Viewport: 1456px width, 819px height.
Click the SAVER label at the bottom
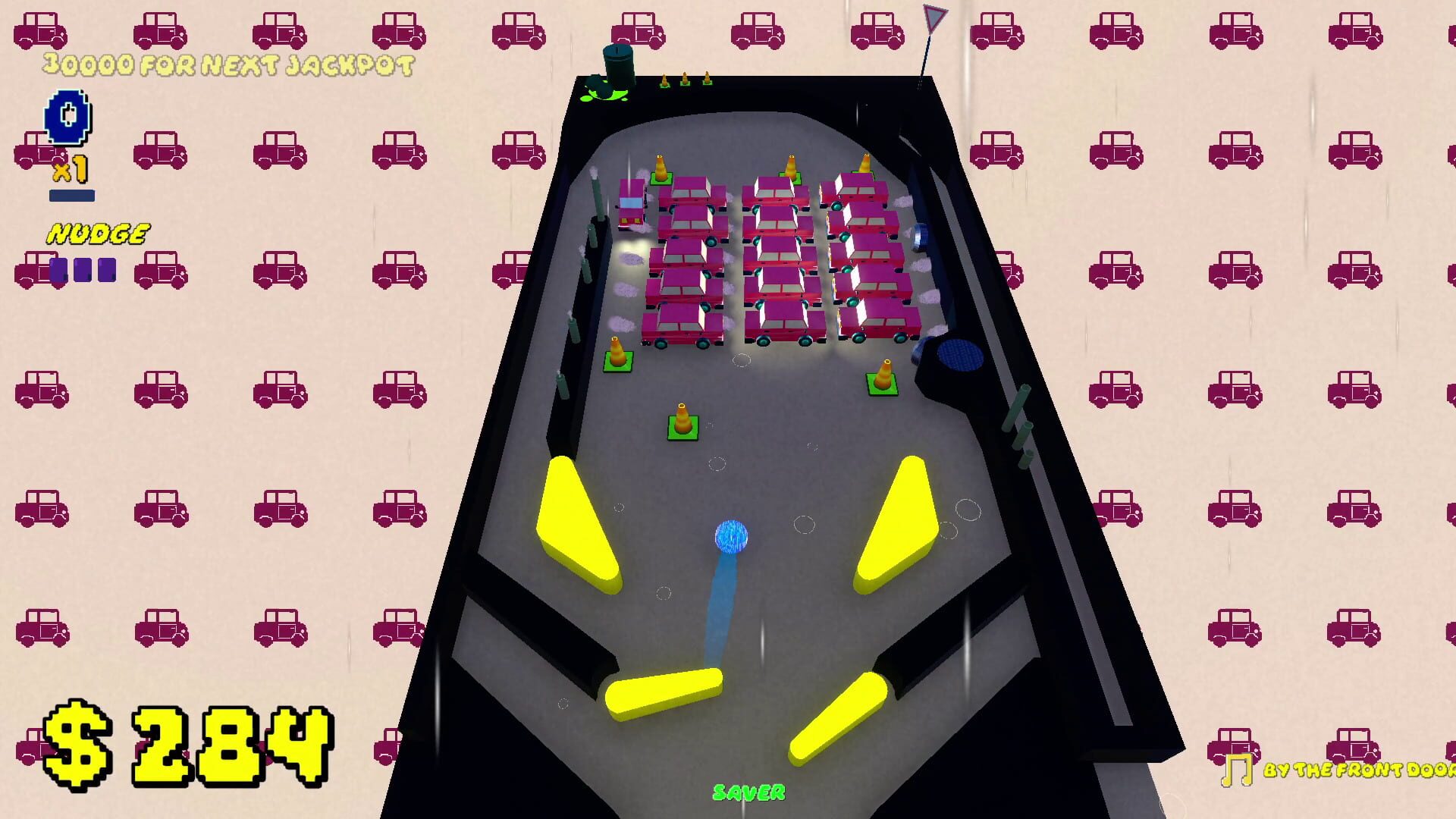coord(748,792)
